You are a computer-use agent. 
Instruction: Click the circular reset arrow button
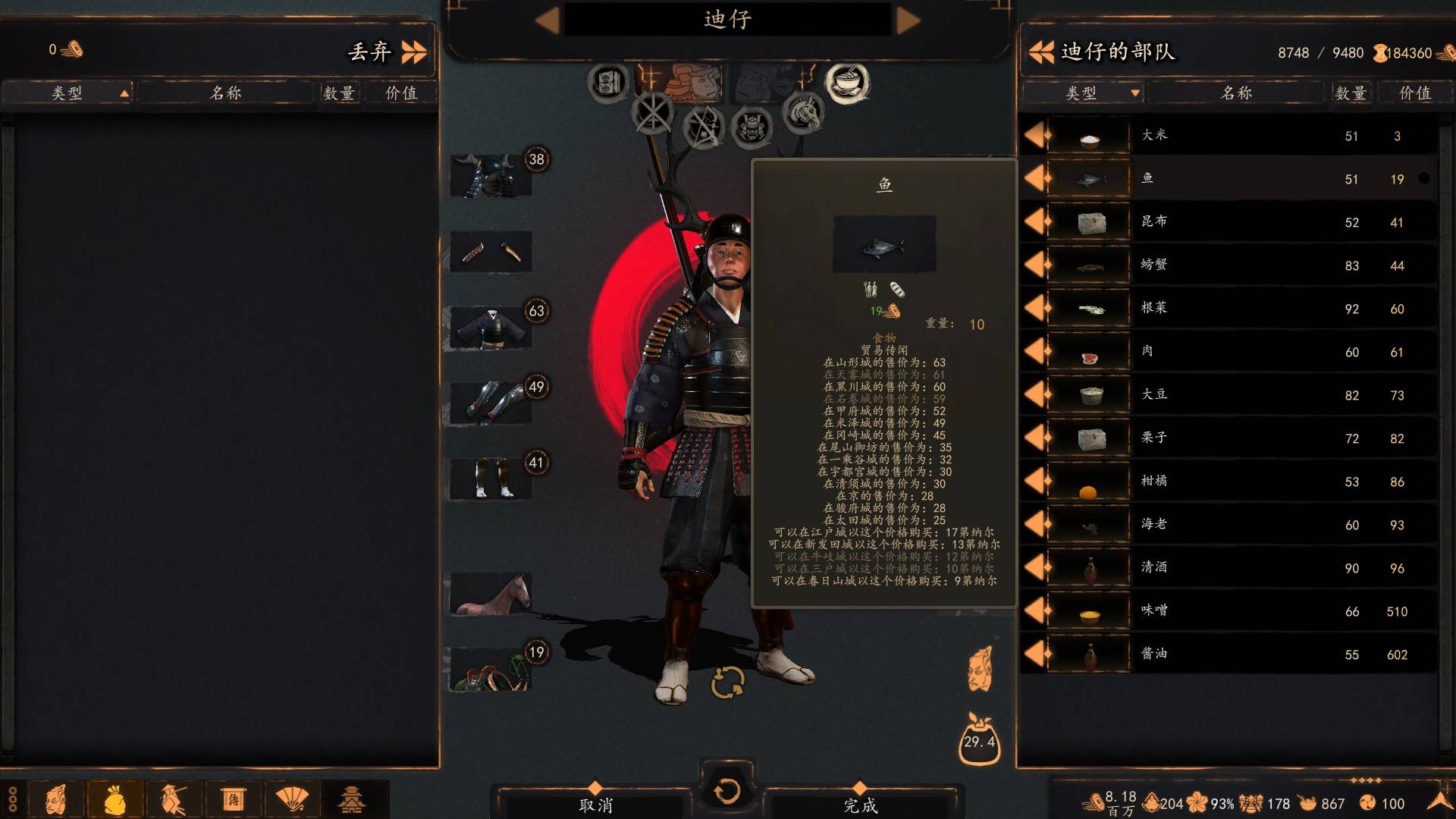click(x=726, y=791)
